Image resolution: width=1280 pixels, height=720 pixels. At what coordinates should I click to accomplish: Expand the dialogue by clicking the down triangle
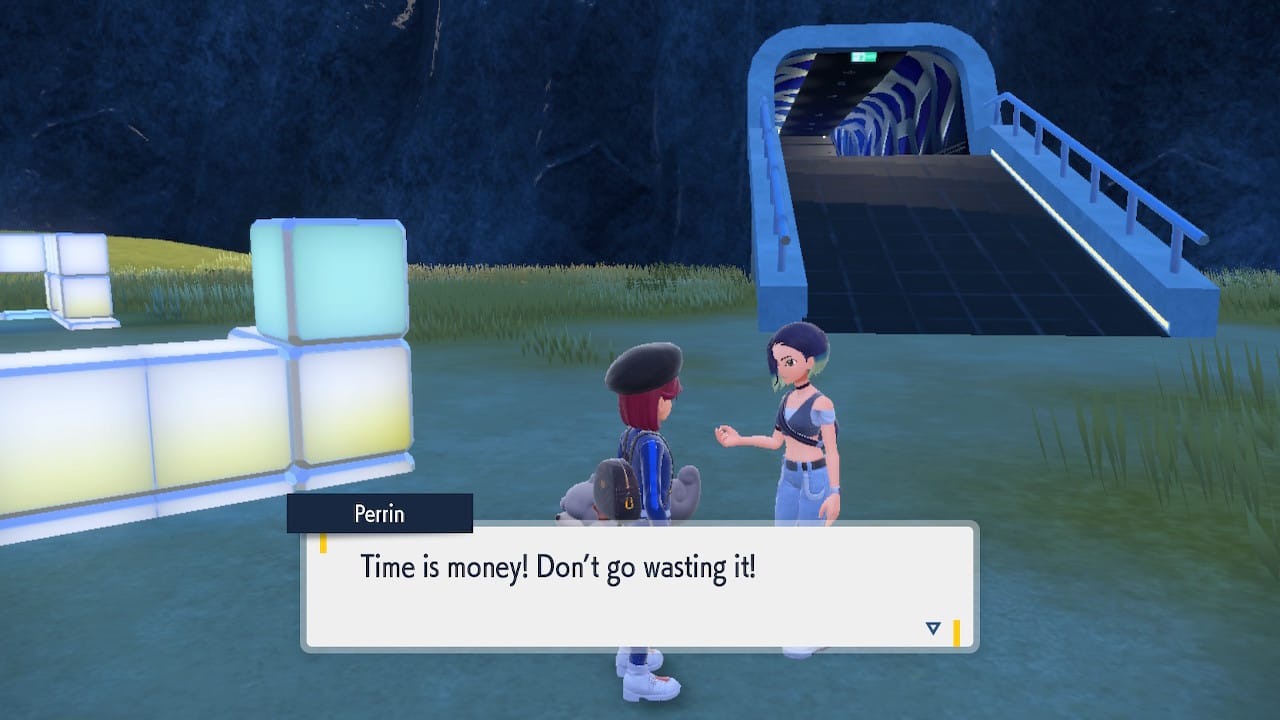(x=932, y=628)
